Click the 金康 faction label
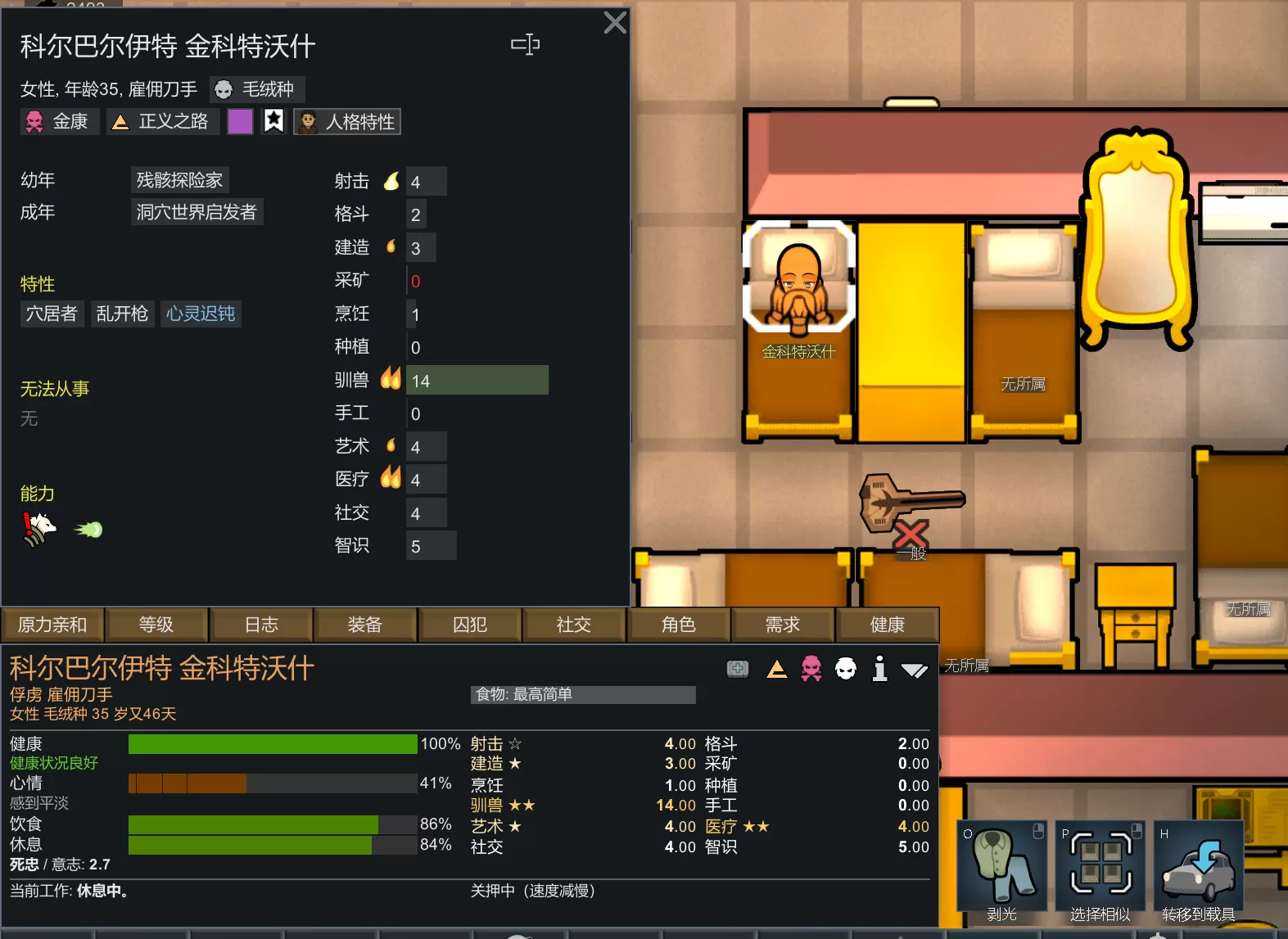 coord(60,122)
